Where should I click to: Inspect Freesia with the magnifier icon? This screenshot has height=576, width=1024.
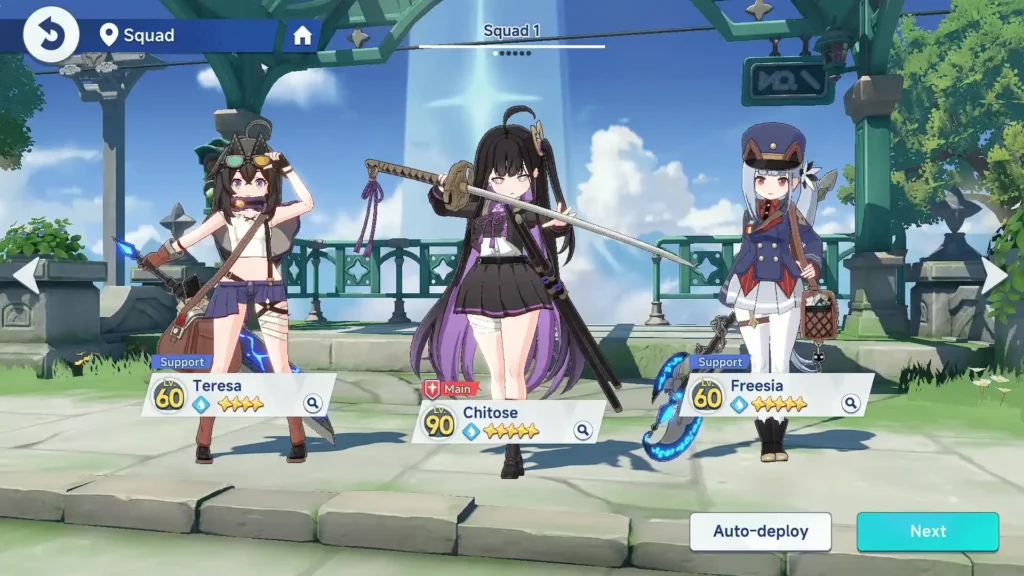[x=851, y=403]
